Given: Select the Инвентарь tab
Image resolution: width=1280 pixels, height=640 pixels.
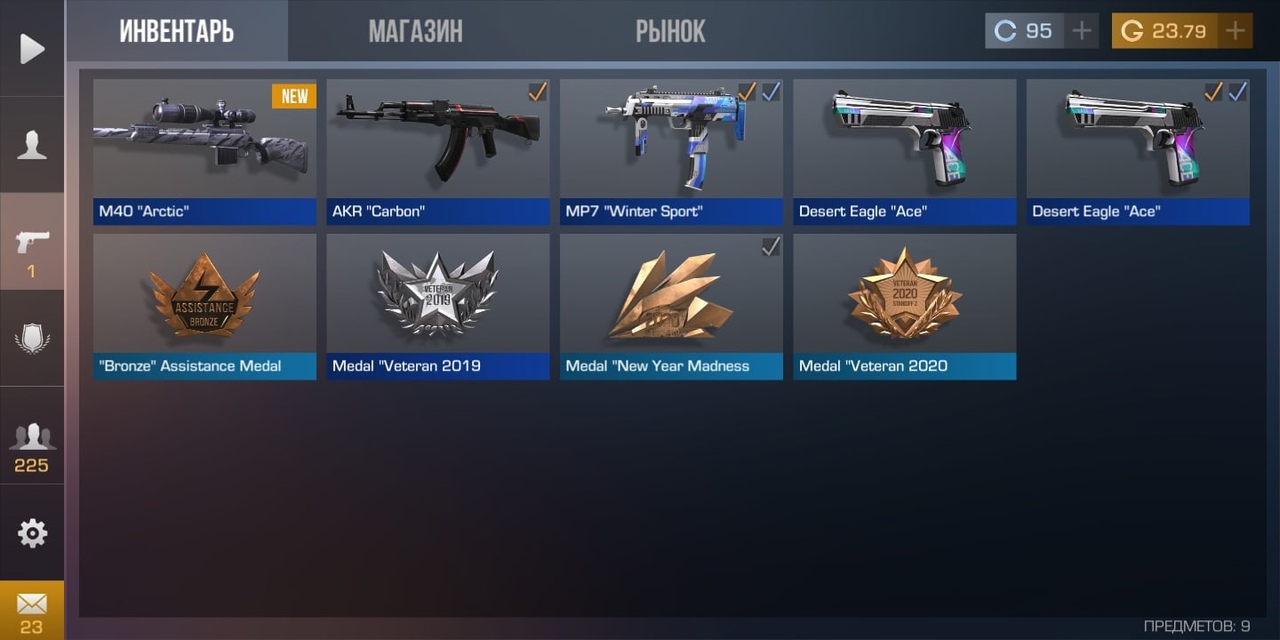Looking at the screenshot, I should click(x=177, y=31).
